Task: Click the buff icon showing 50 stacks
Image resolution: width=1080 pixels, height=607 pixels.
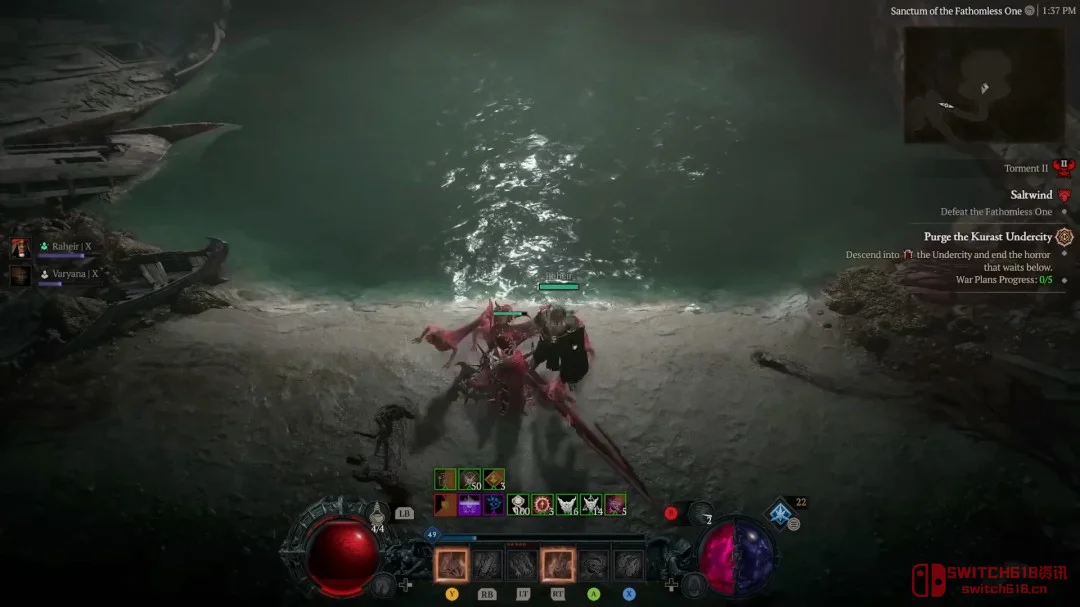Action: pos(469,480)
